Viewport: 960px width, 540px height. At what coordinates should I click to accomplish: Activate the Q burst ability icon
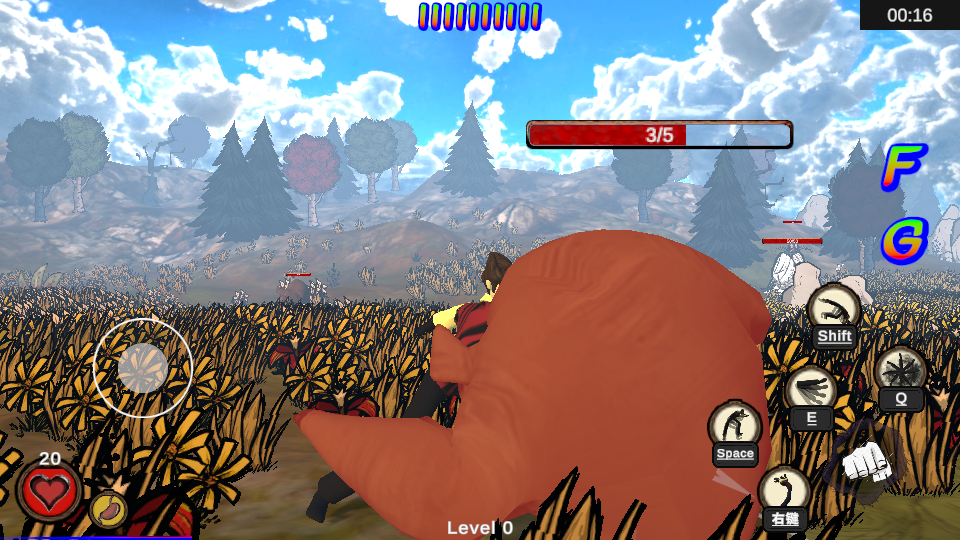(x=900, y=372)
